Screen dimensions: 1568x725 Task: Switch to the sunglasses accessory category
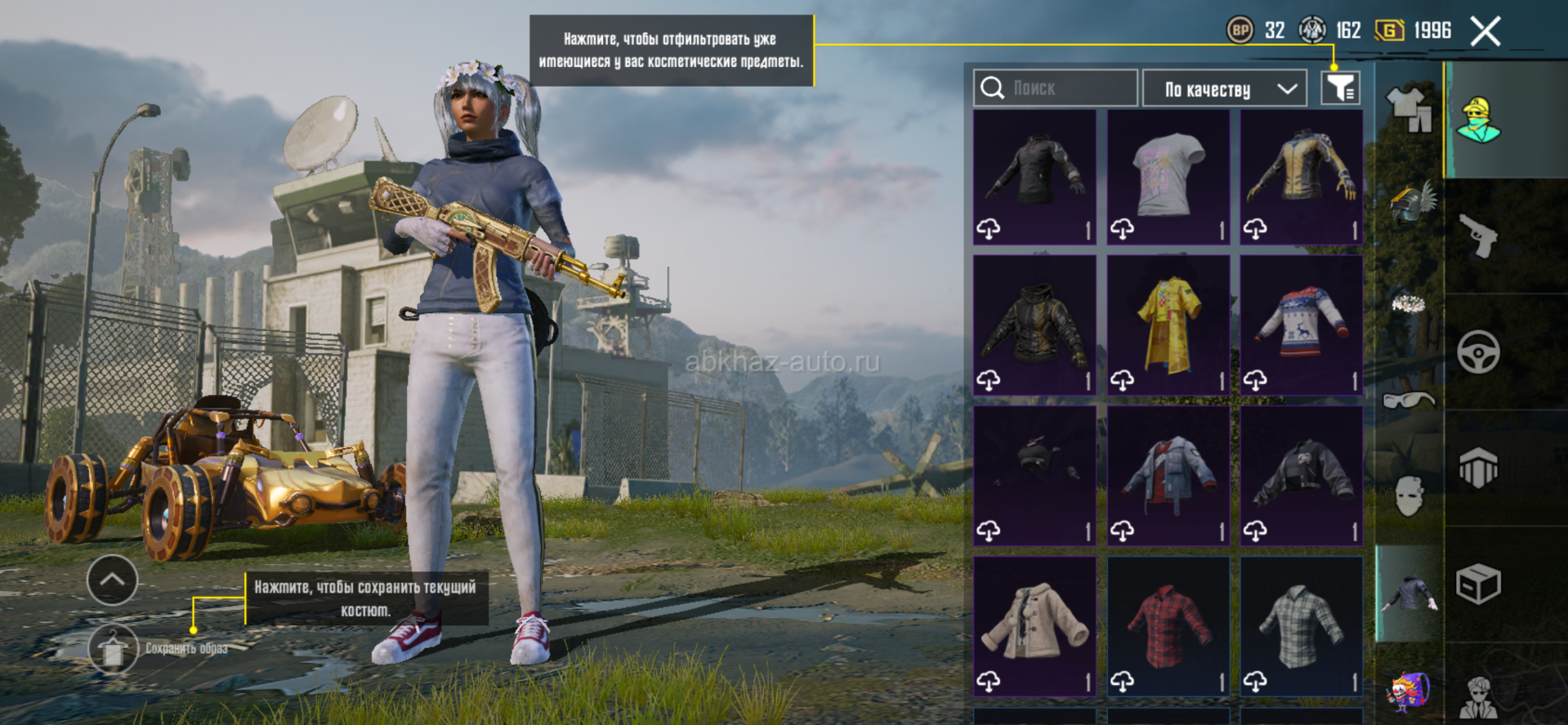pos(1409,401)
